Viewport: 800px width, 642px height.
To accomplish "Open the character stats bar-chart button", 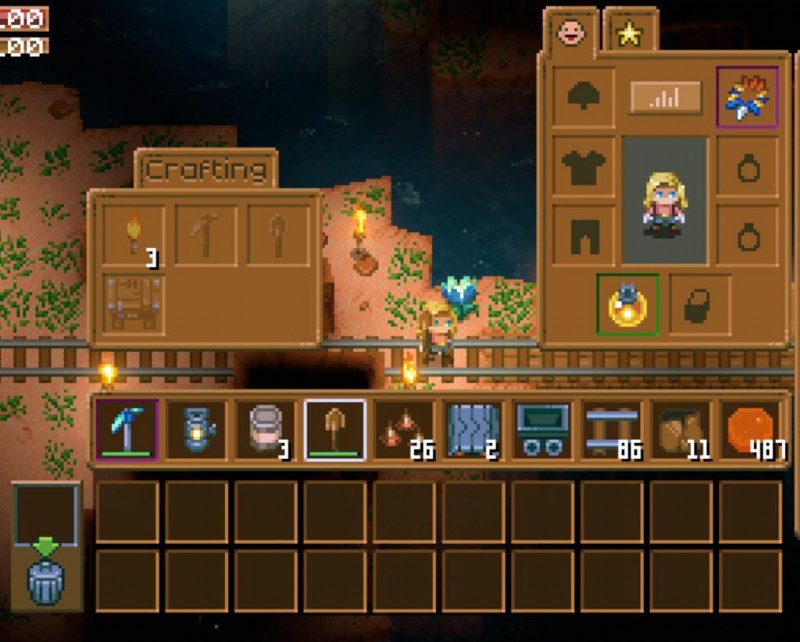I will point(665,98).
